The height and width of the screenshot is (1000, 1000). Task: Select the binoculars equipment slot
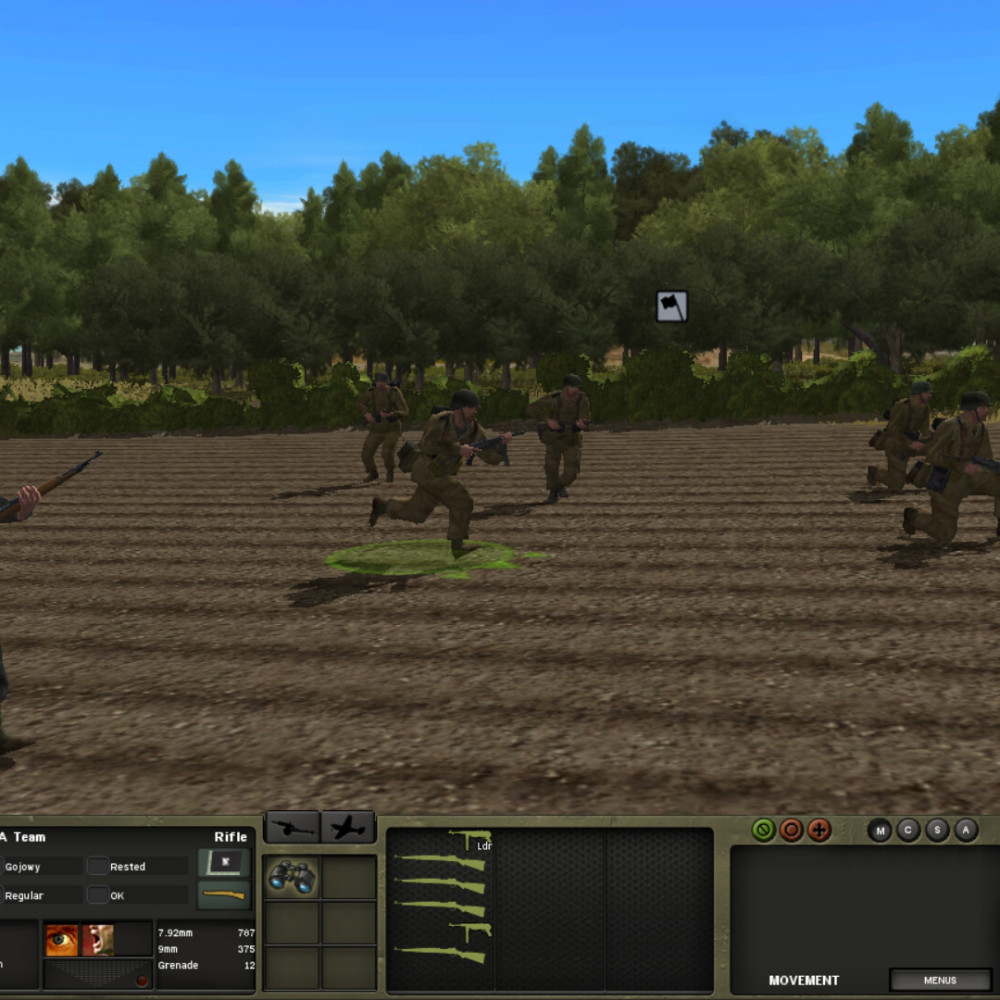292,877
